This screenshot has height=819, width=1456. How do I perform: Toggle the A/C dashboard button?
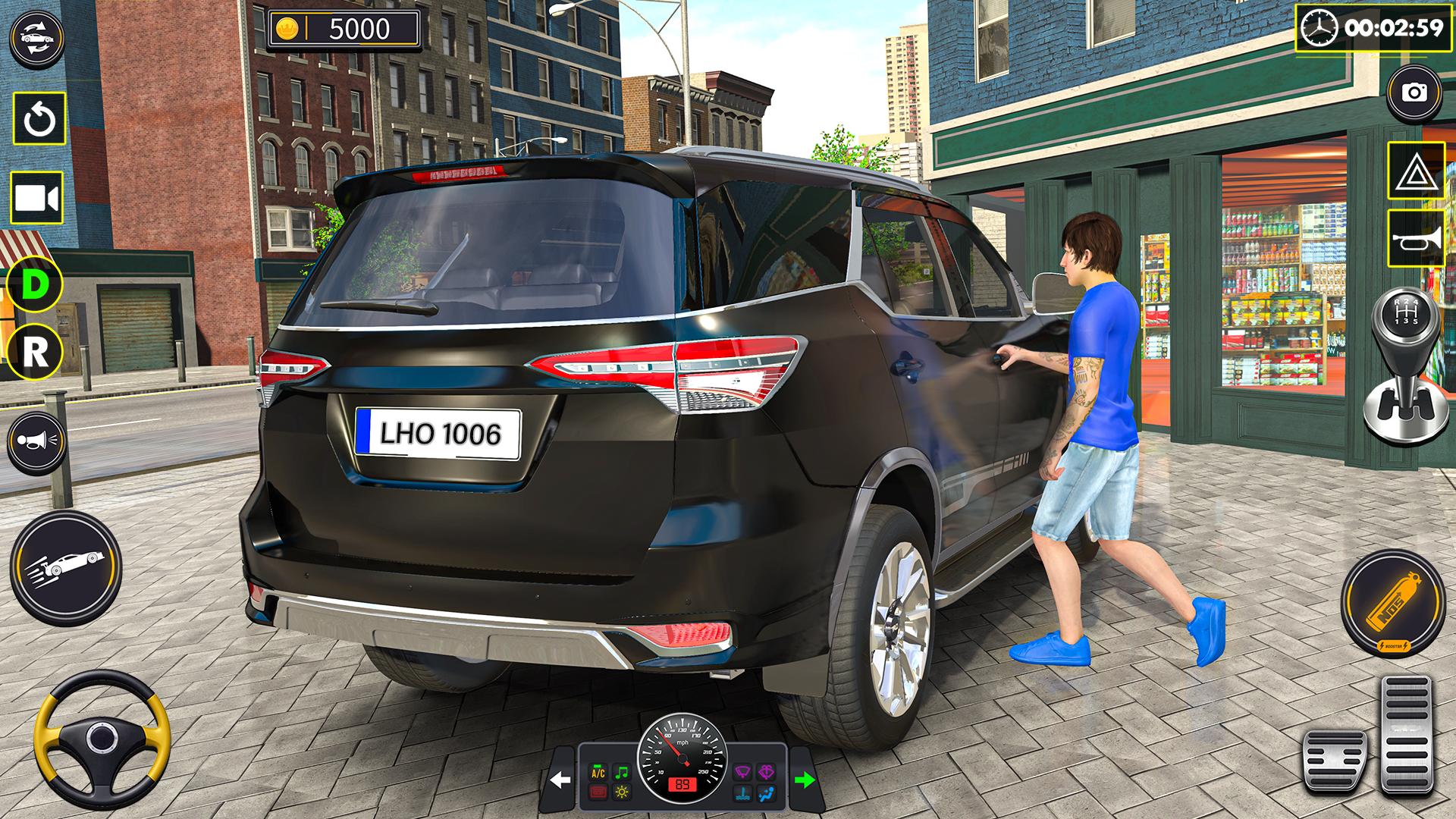(598, 773)
